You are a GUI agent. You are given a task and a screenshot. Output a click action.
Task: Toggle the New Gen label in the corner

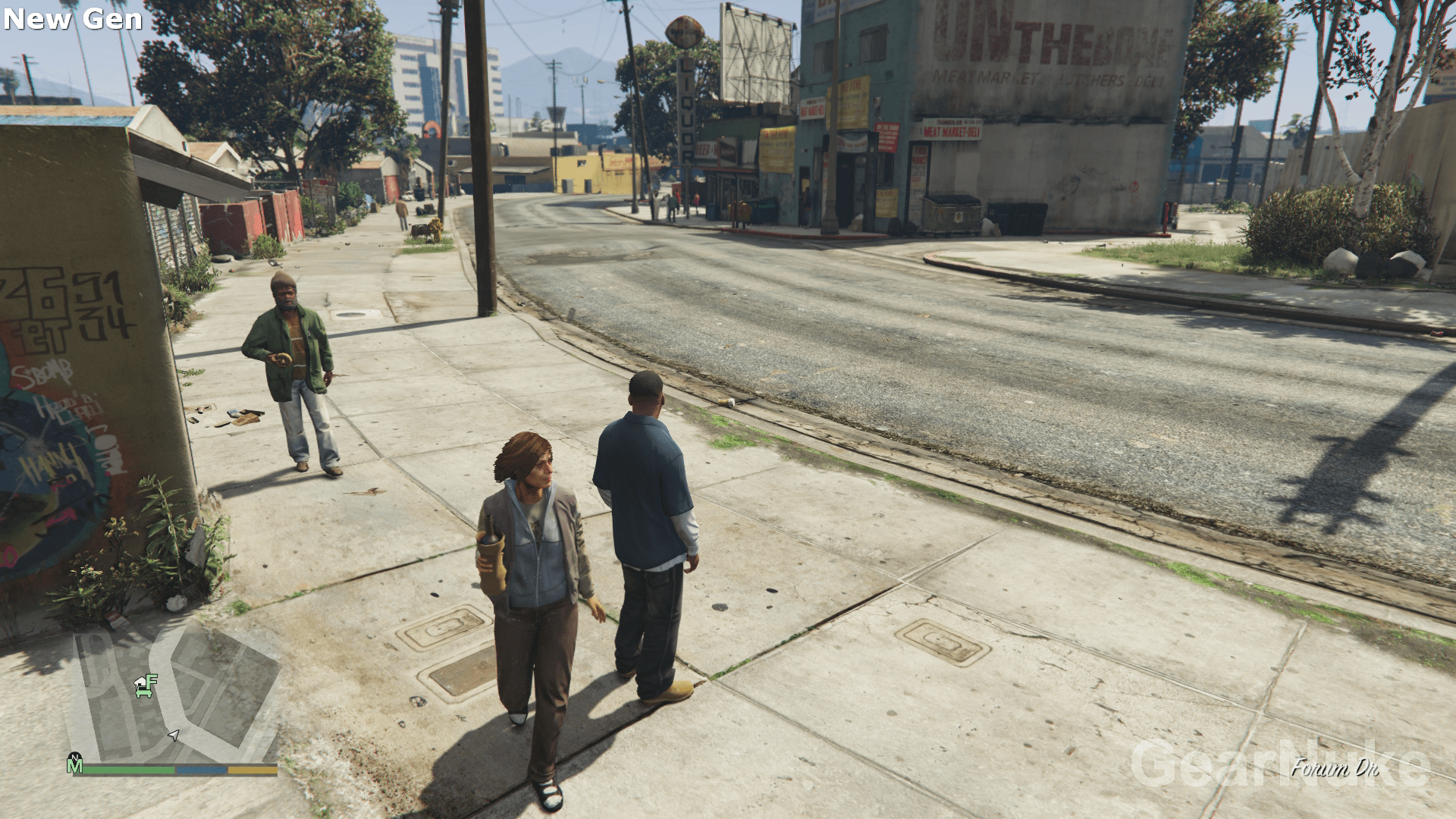click(72, 19)
